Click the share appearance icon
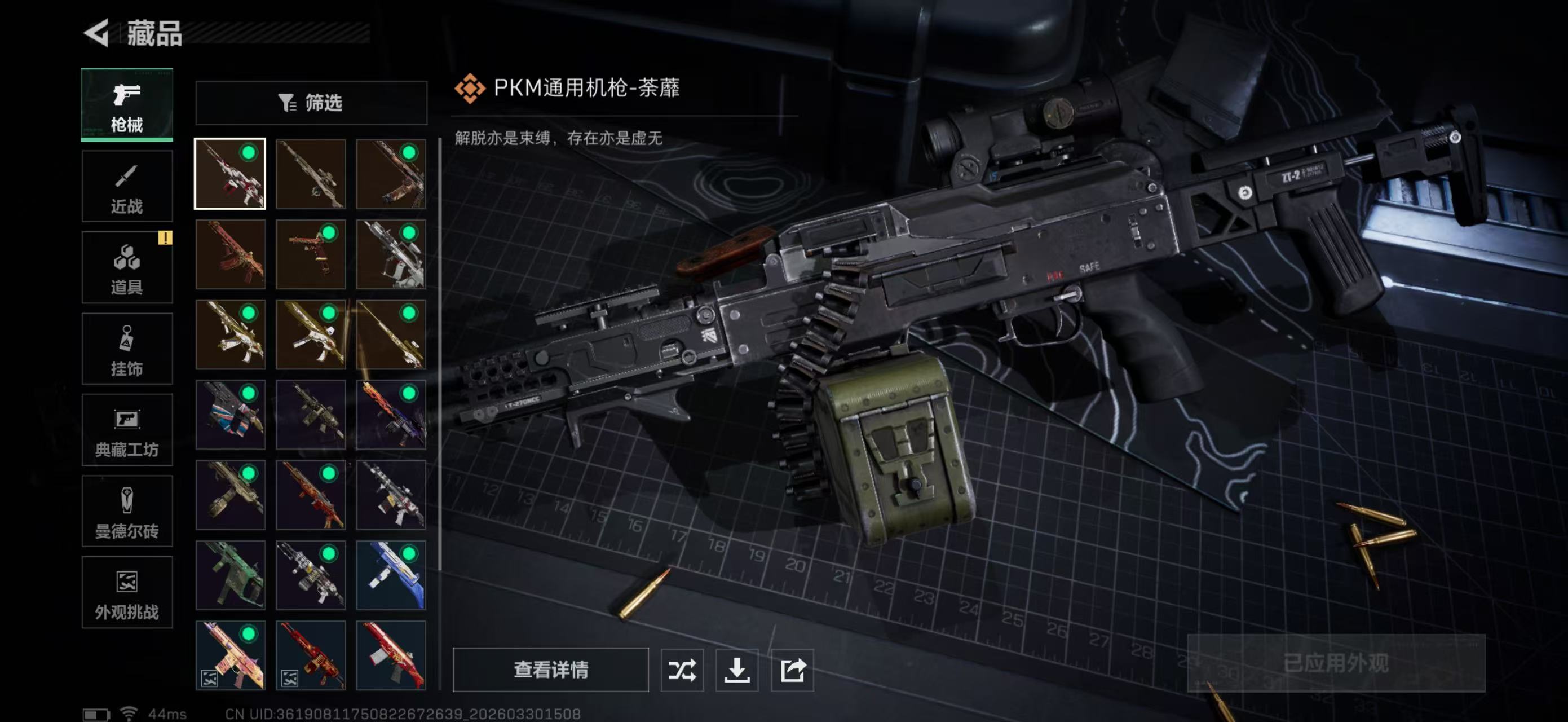 pyautogui.click(x=793, y=670)
